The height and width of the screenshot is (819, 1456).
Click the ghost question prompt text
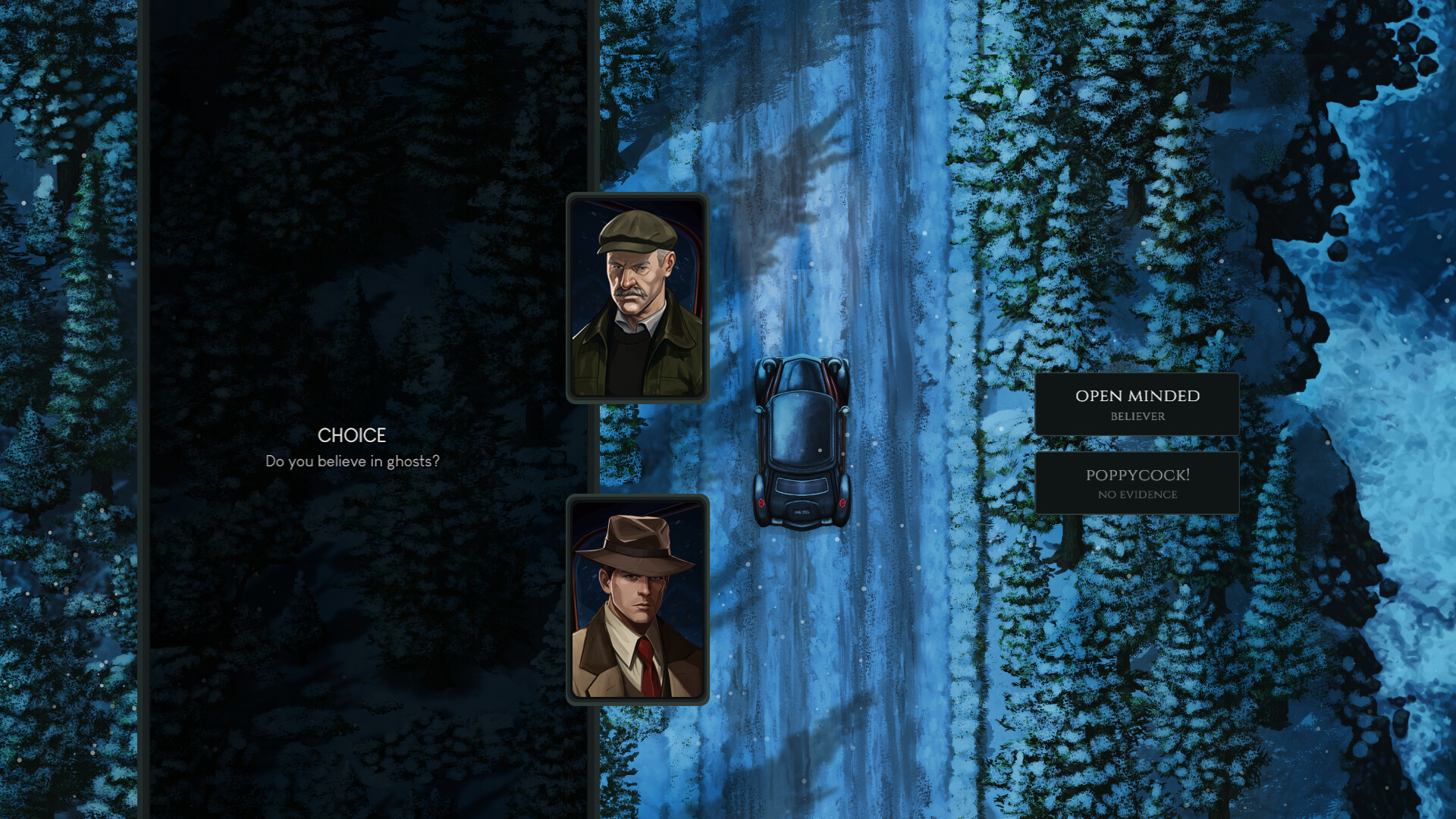(x=353, y=460)
